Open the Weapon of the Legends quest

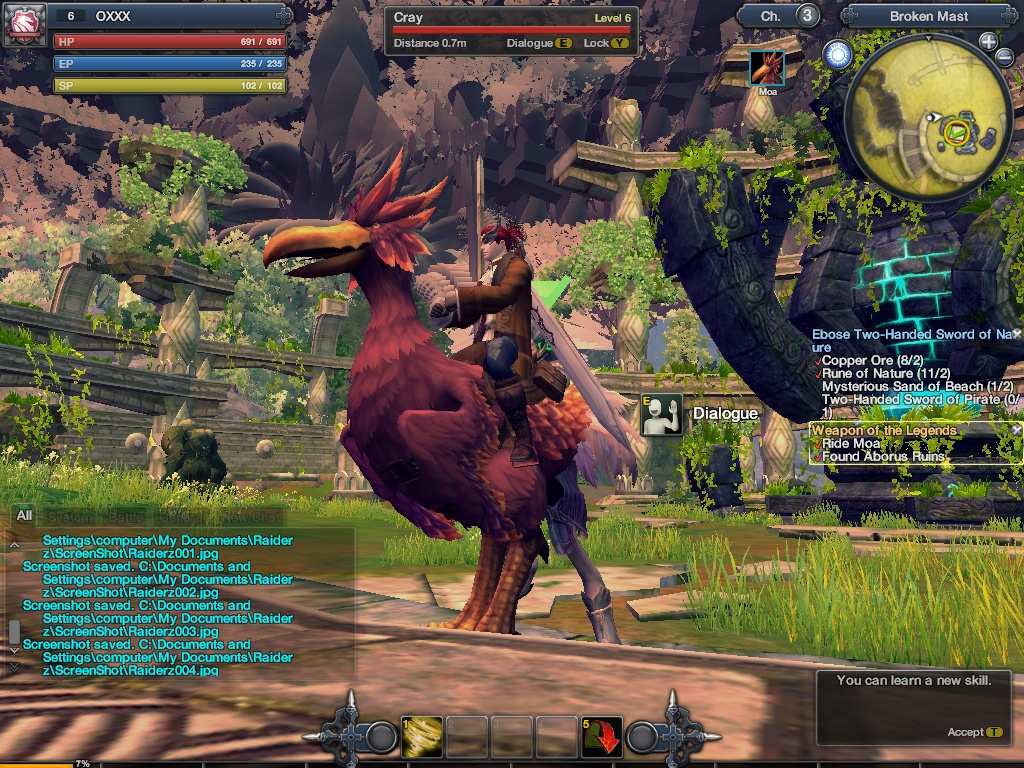[883, 430]
